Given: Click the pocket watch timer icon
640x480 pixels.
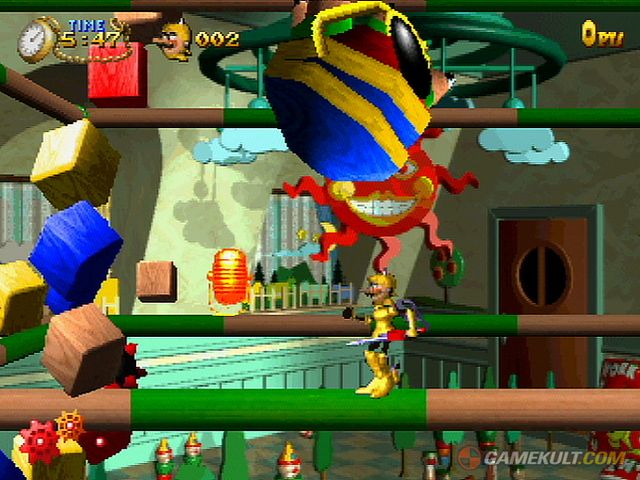Looking at the screenshot, I should (37, 41).
